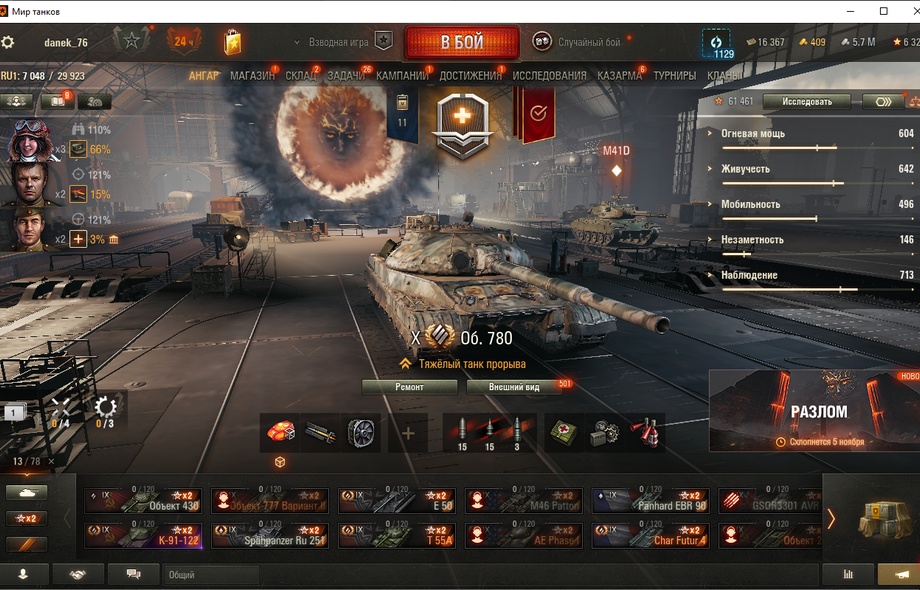This screenshot has width=920, height=590.
Task: Click the Общий chat input field
Action: tap(210, 575)
